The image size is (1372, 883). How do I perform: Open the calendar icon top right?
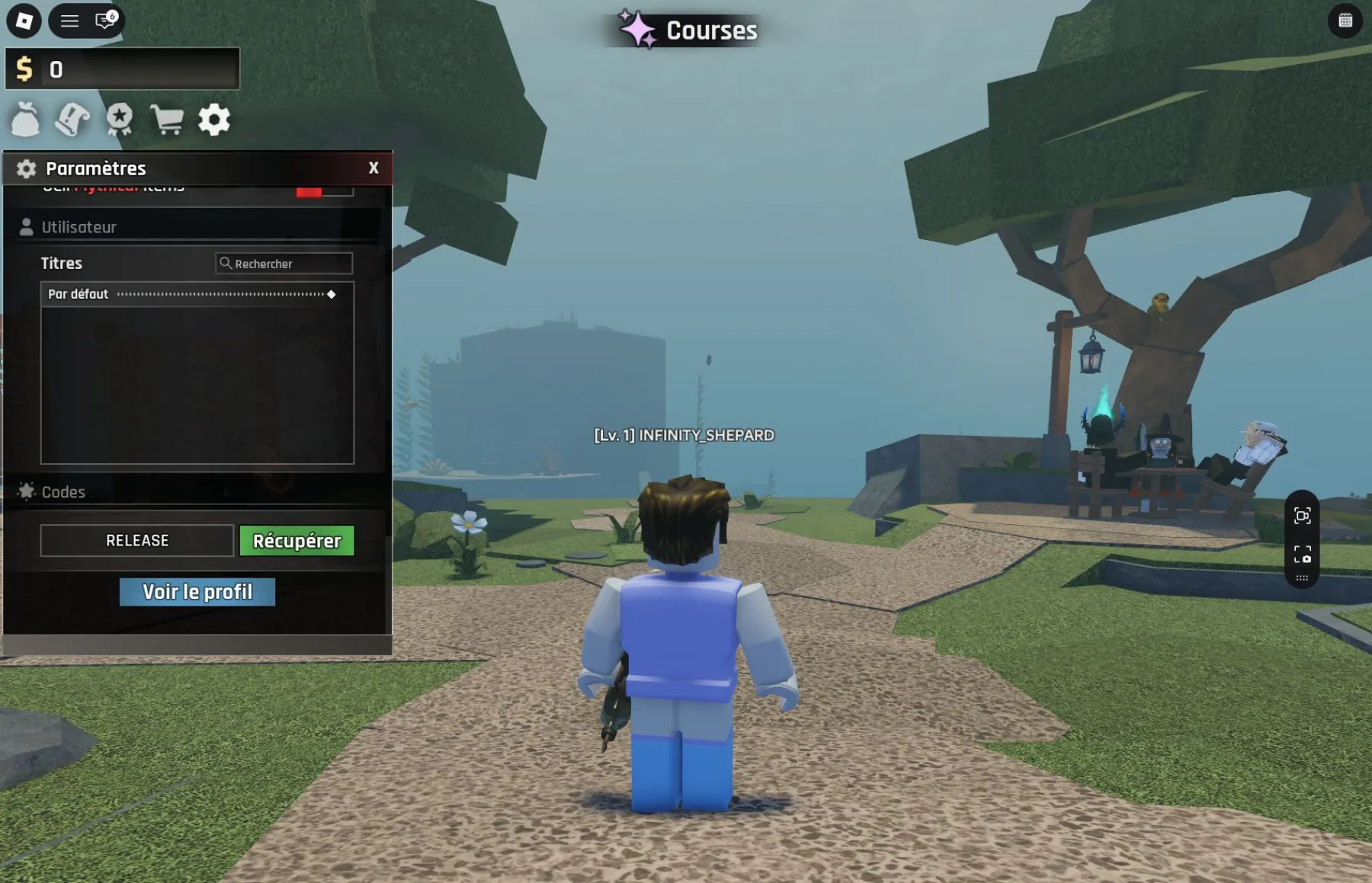point(1347,21)
